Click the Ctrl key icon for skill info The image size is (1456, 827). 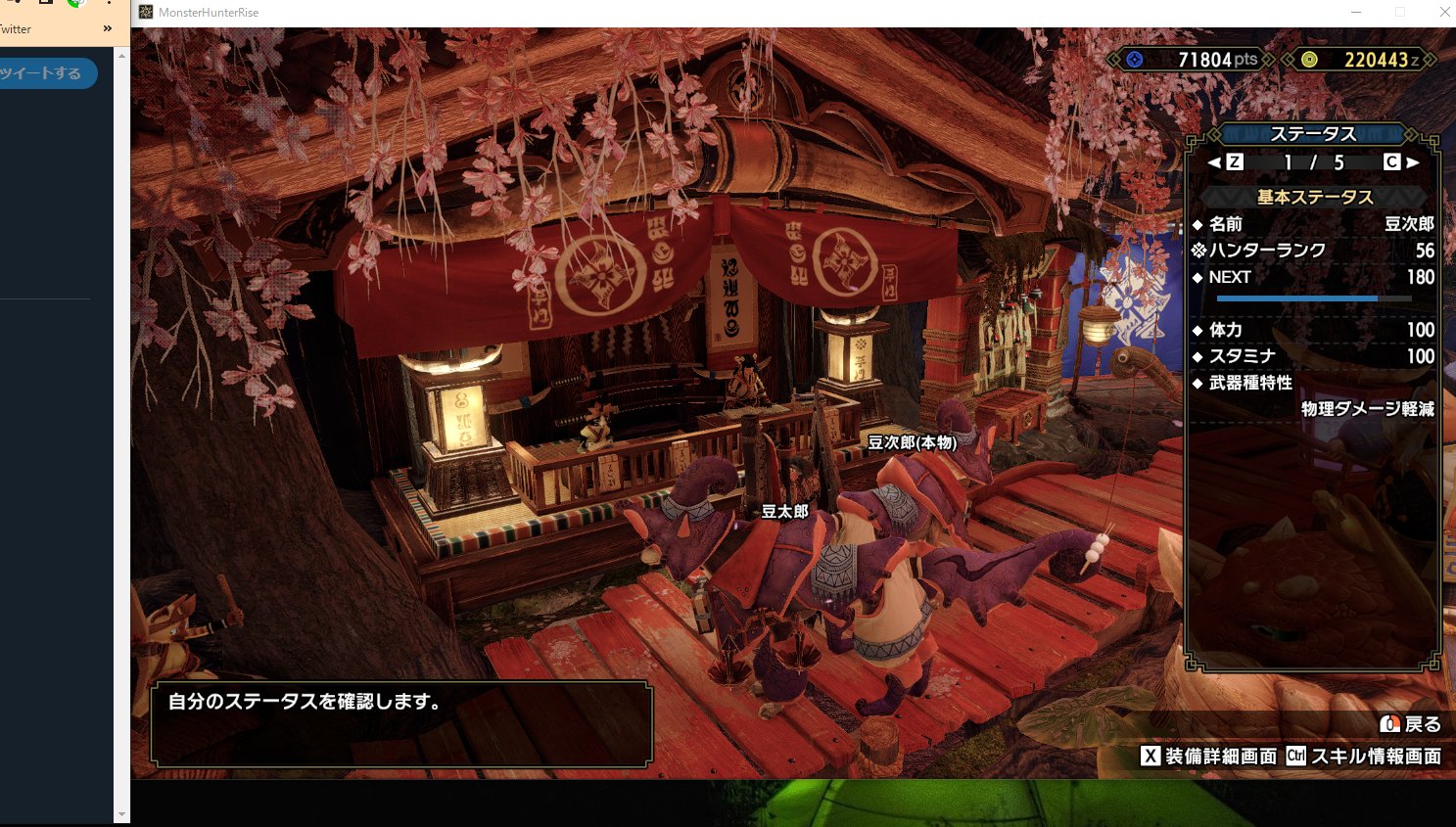1296,756
